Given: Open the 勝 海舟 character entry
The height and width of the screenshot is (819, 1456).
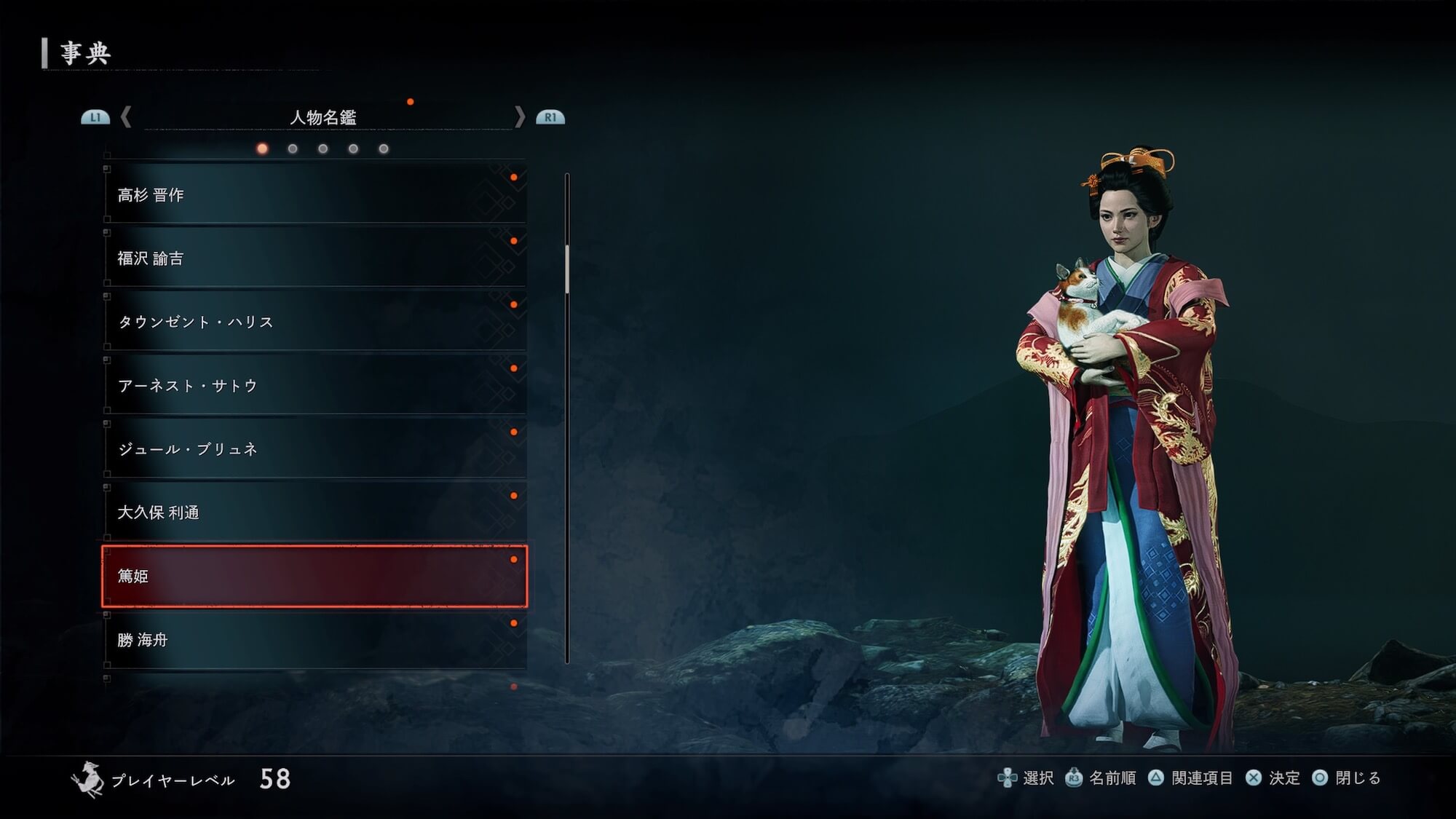Looking at the screenshot, I should pyautogui.click(x=314, y=640).
